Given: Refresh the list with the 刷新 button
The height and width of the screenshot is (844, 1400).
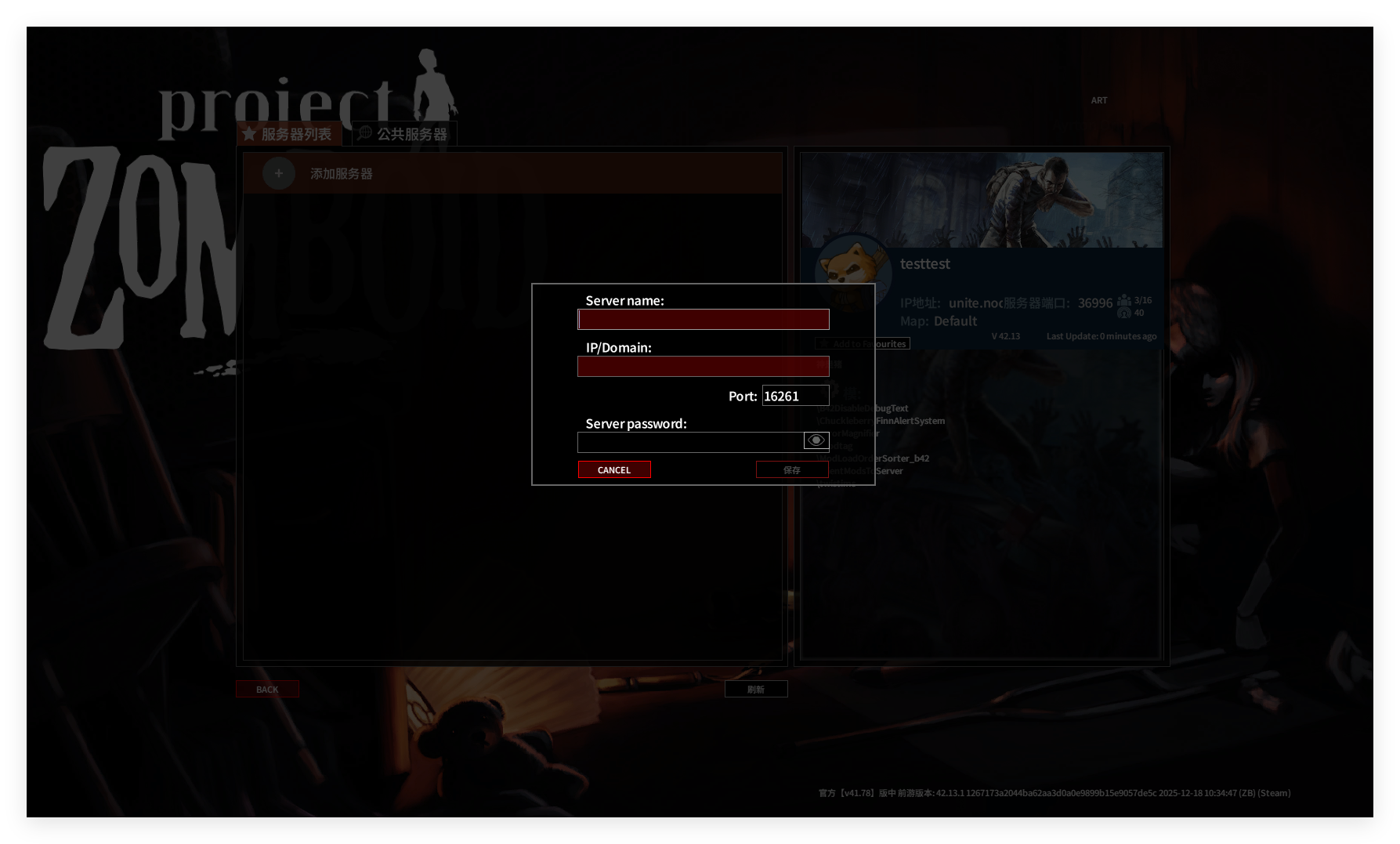Looking at the screenshot, I should (755, 689).
